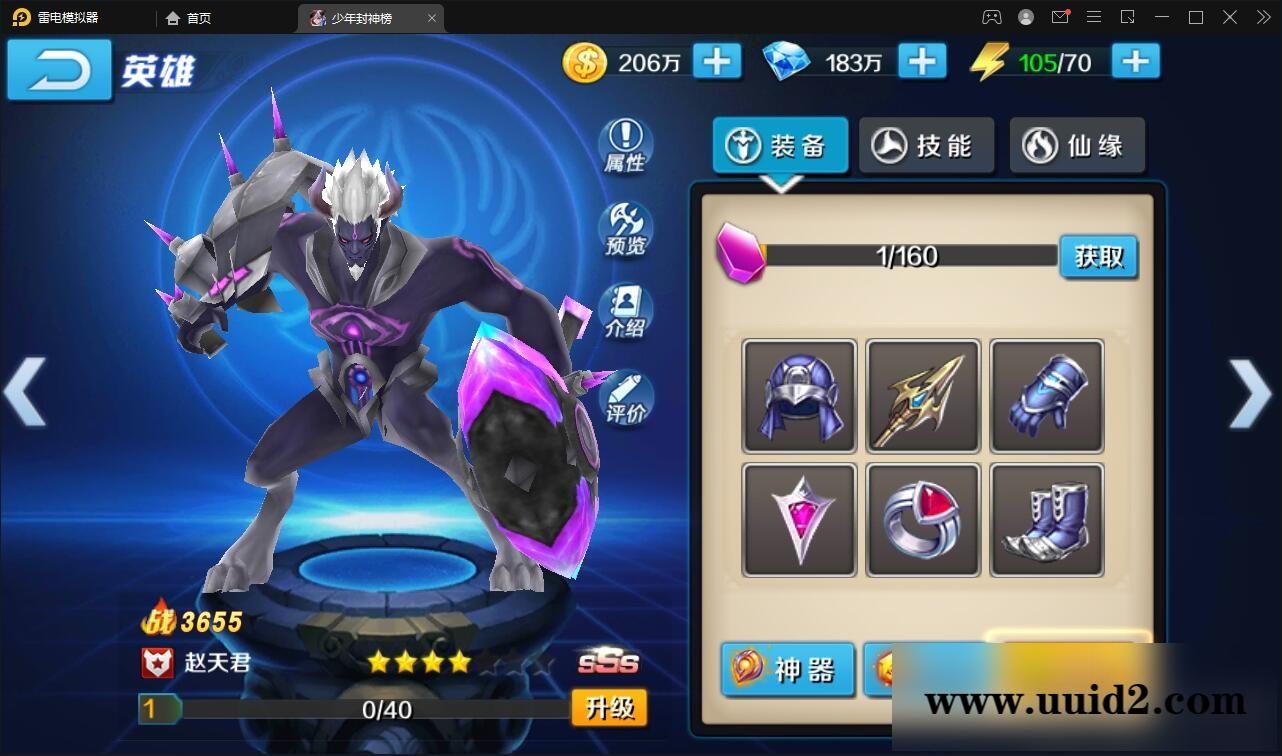Open the 介绍 introduction icon

click(x=625, y=312)
